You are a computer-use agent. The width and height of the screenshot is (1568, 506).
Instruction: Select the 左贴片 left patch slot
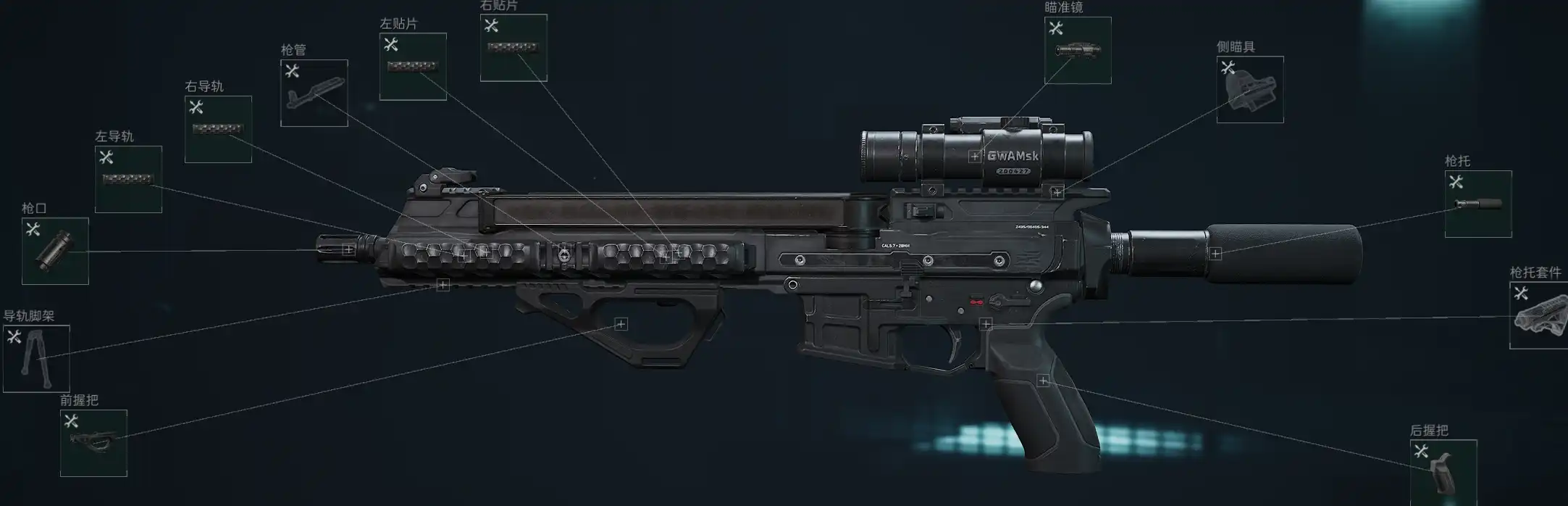(x=413, y=66)
